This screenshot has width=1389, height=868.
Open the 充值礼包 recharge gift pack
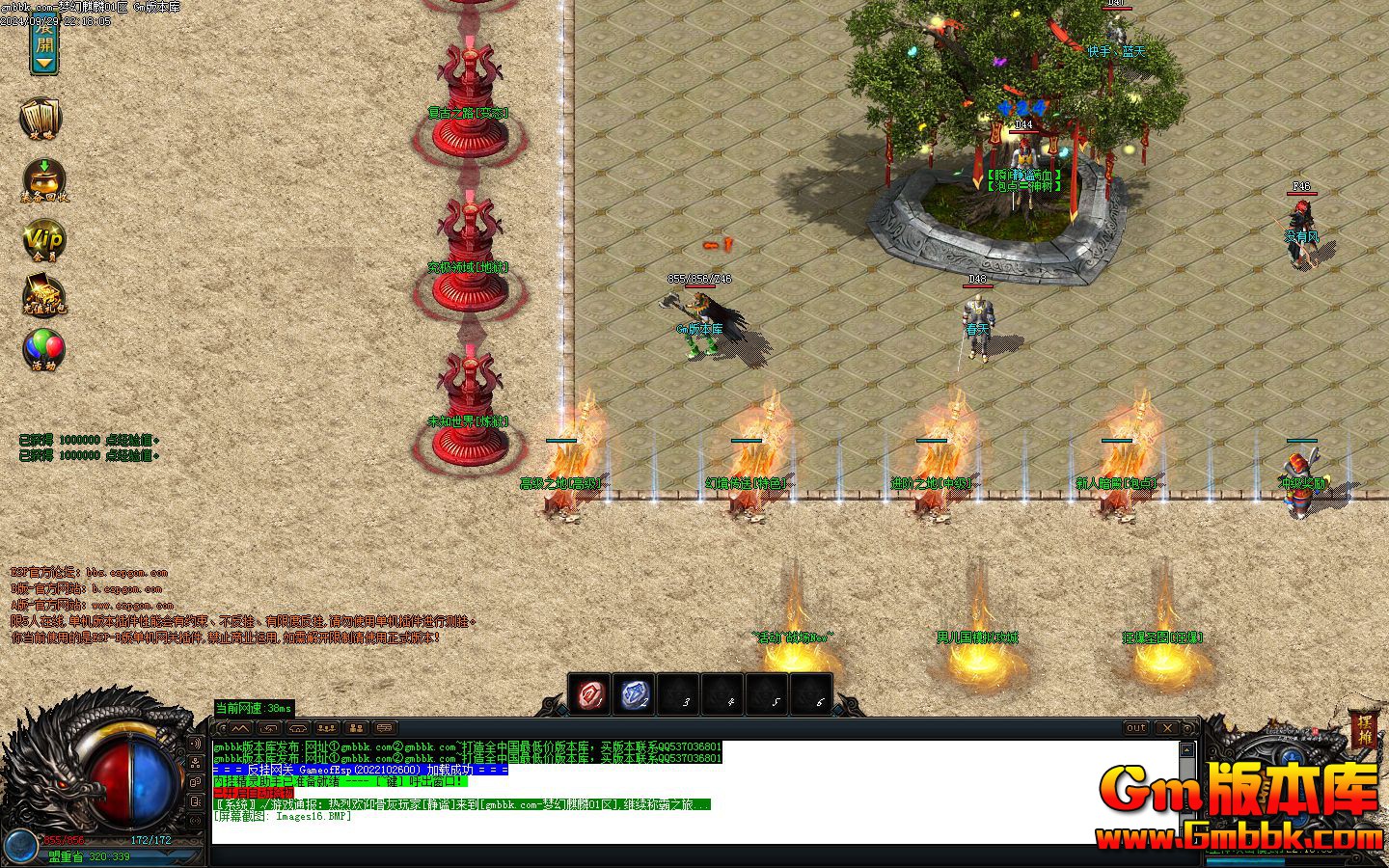click(44, 296)
